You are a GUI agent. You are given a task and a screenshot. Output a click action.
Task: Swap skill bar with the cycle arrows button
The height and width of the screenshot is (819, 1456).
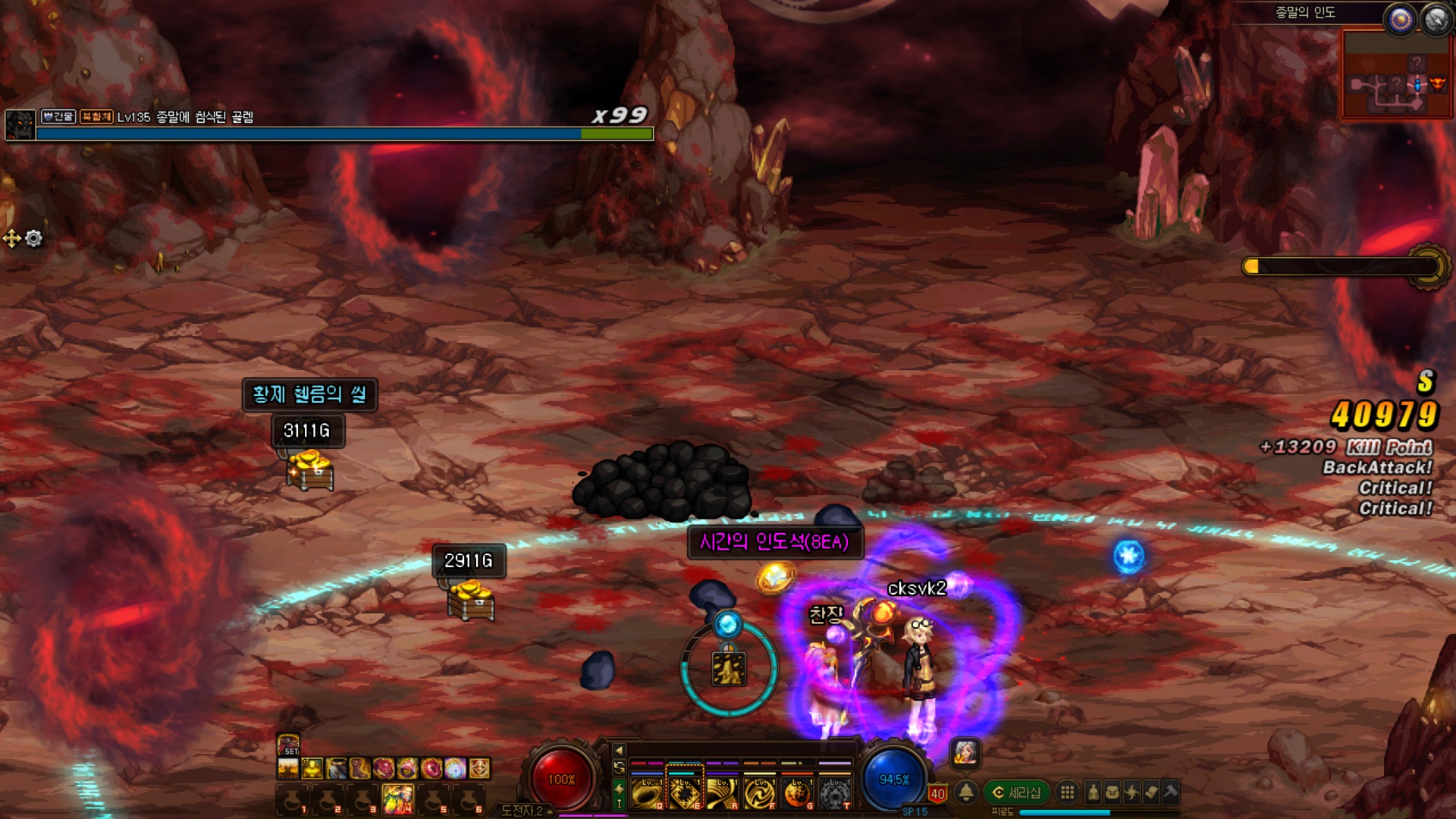pyautogui.click(x=619, y=768)
